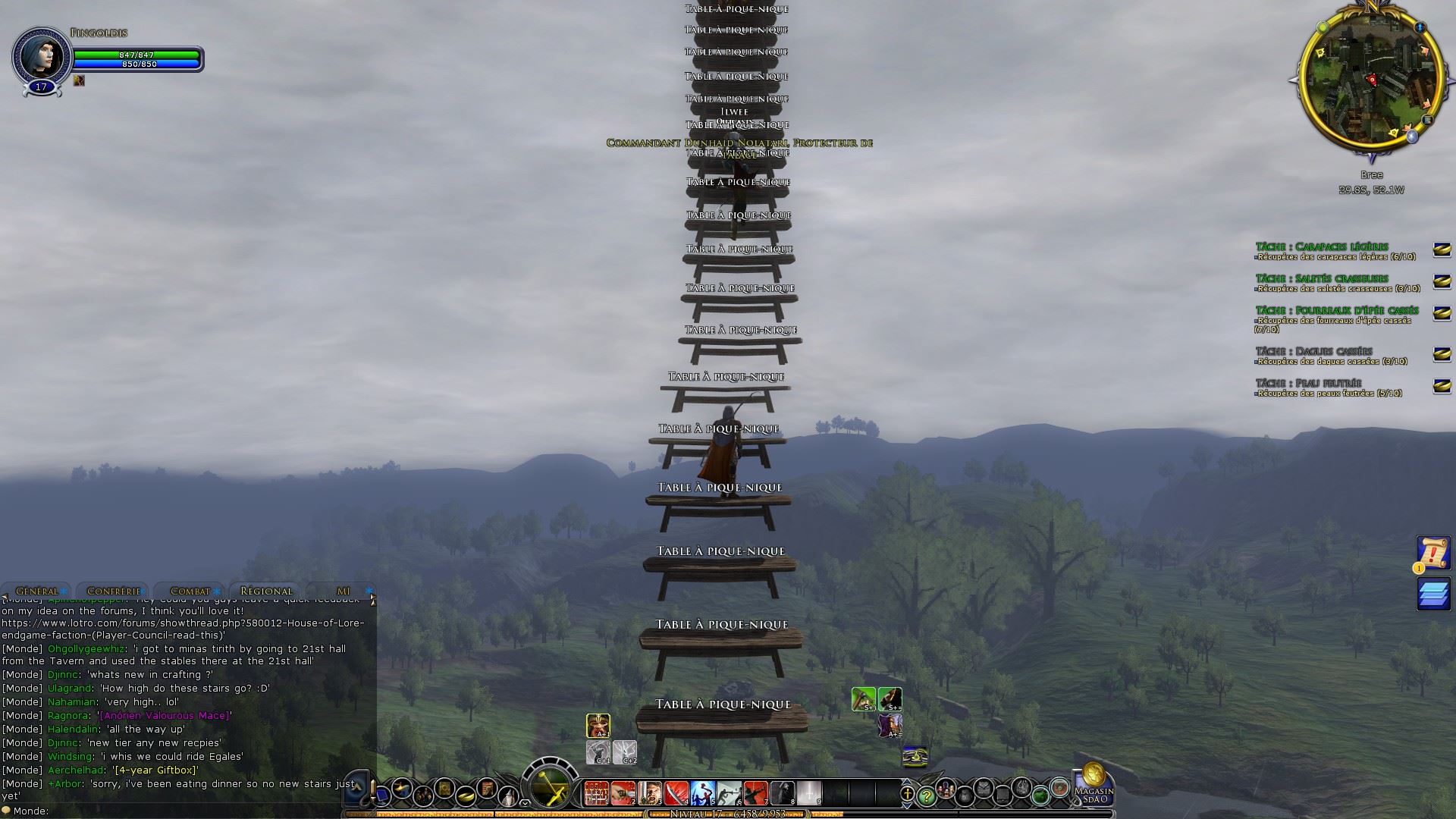Open the House-of-Lore forum link in chat

point(183,629)
